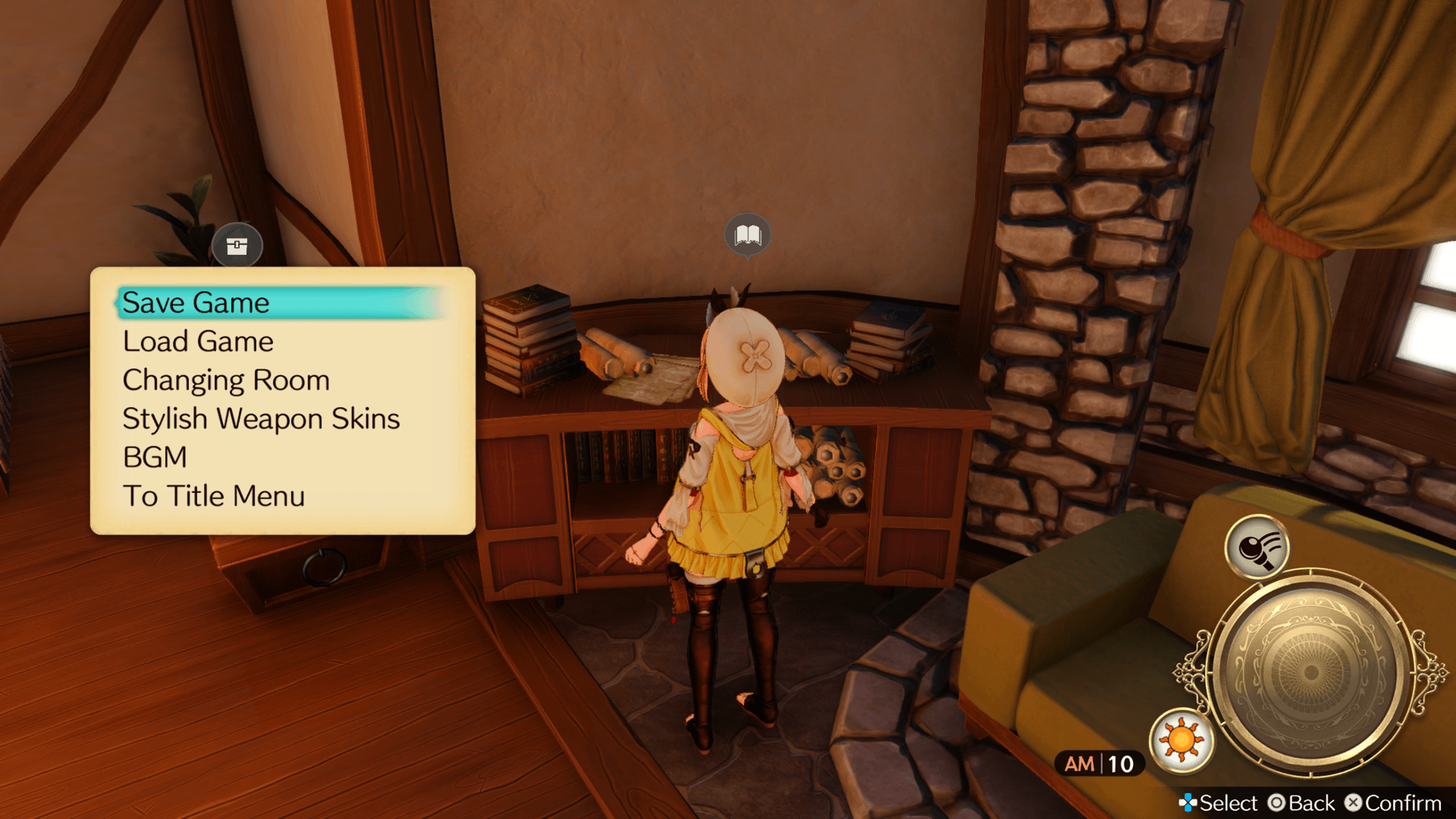This screenshot has height=819, width=1456.
Task: Open the Changing Room
Action: [226, 380]
